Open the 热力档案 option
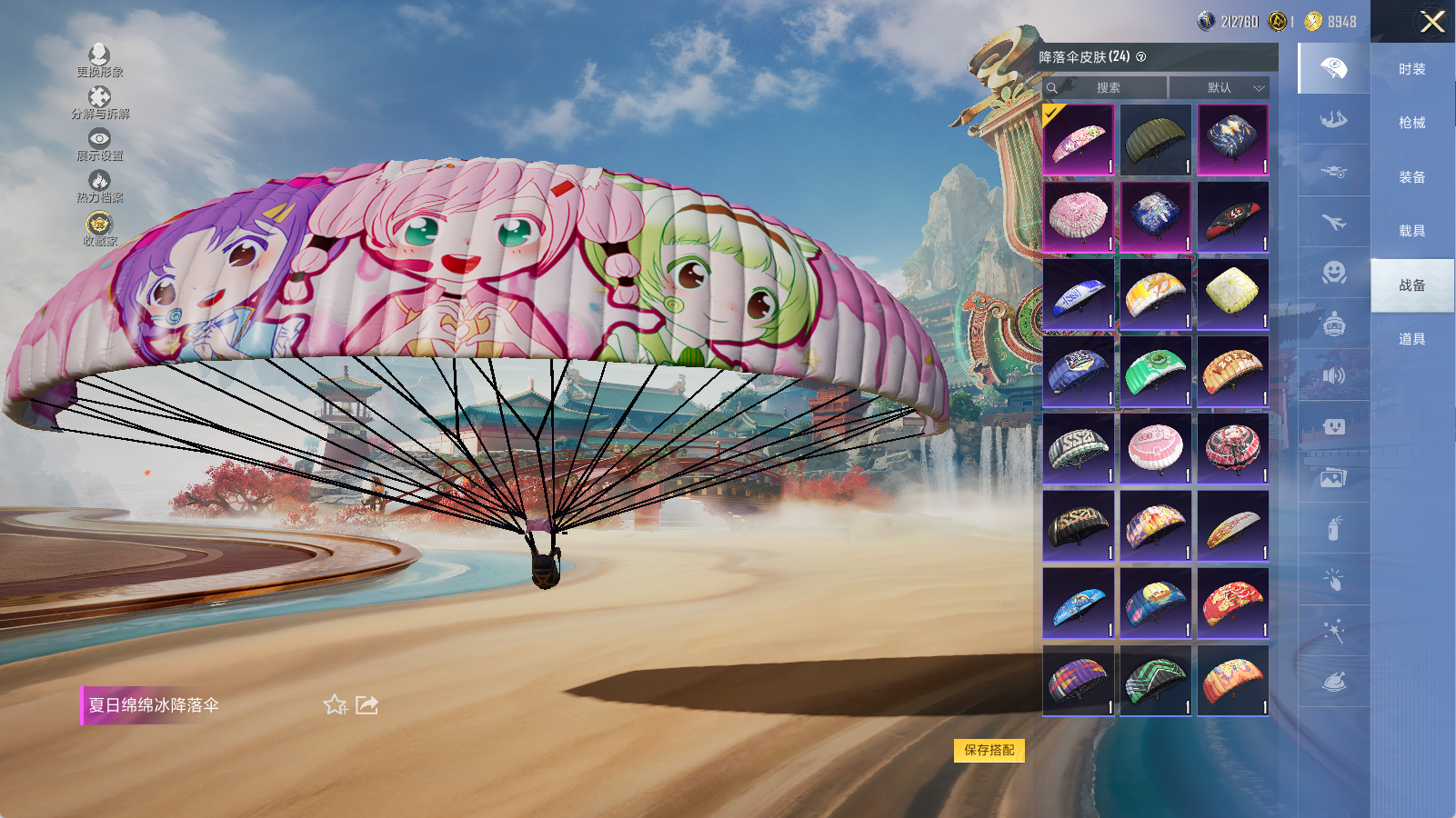This screenshot has width=1456, height=818. tap(99, 185)
